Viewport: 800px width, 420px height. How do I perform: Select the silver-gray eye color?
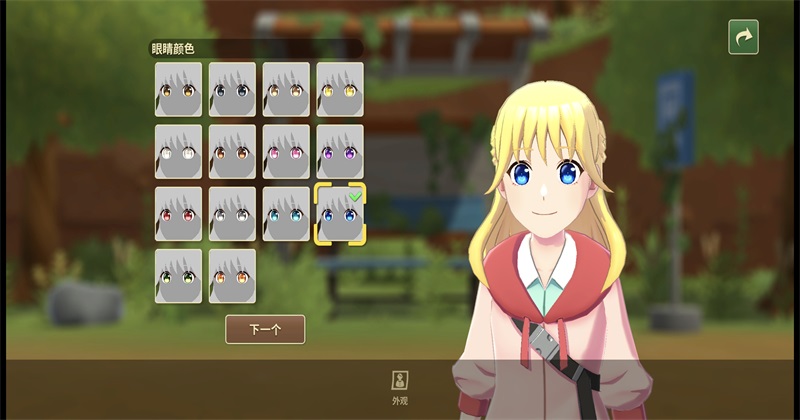click(232, 214)
